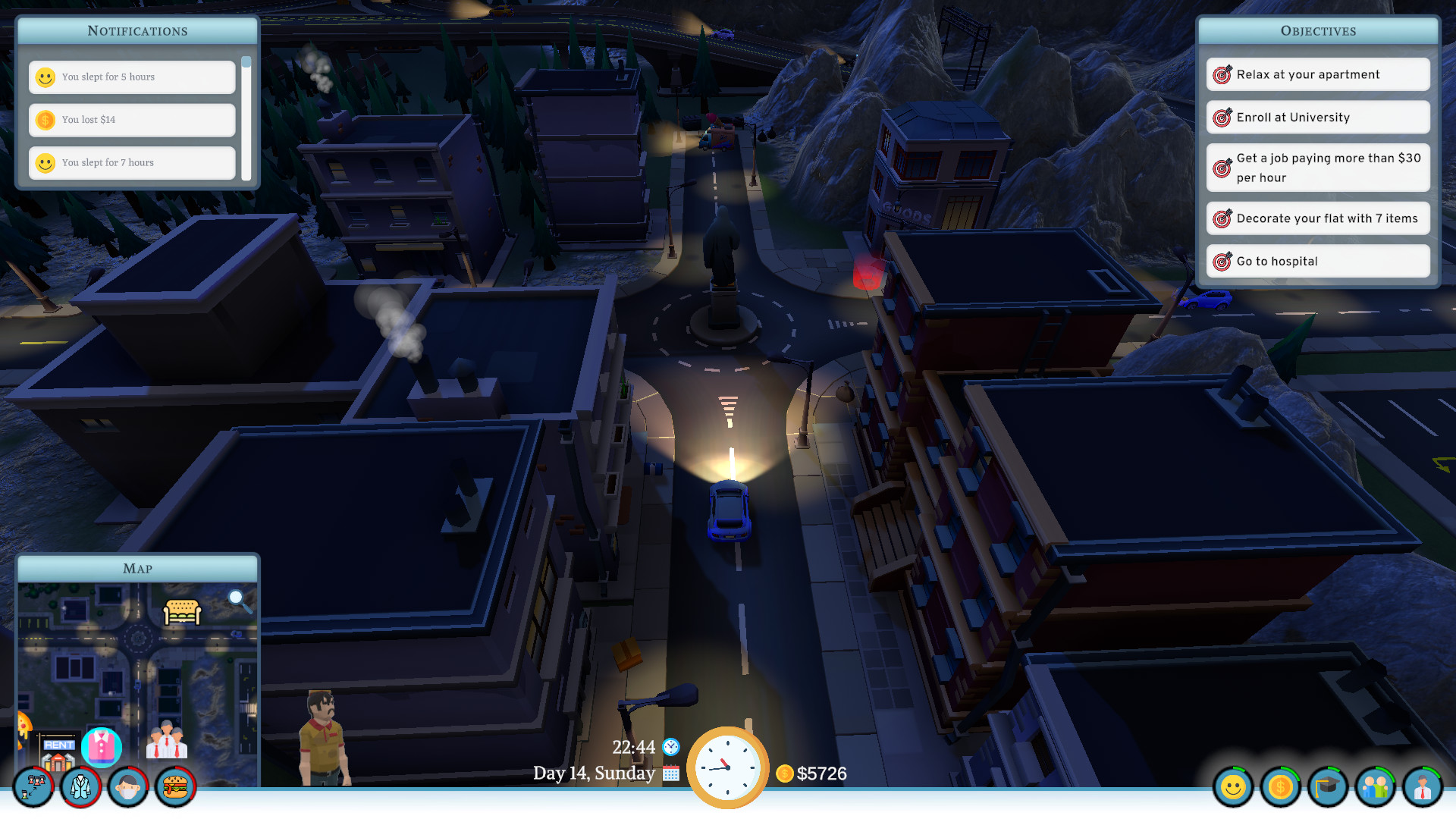
Task: Dismiss the 'You lost $14' notification
Action: point(131,120)
